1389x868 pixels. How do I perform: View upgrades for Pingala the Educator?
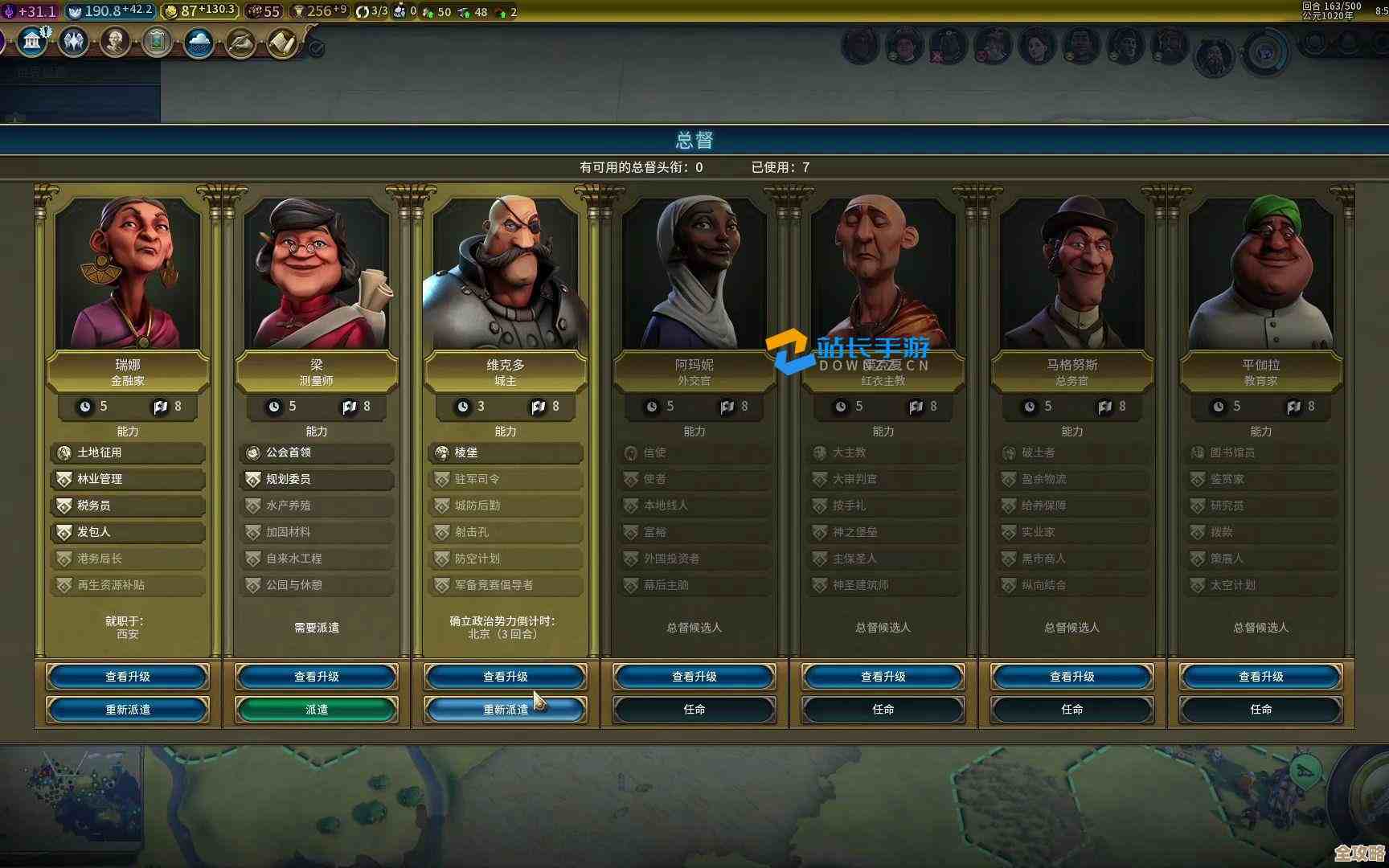(x=1261, y=677)
